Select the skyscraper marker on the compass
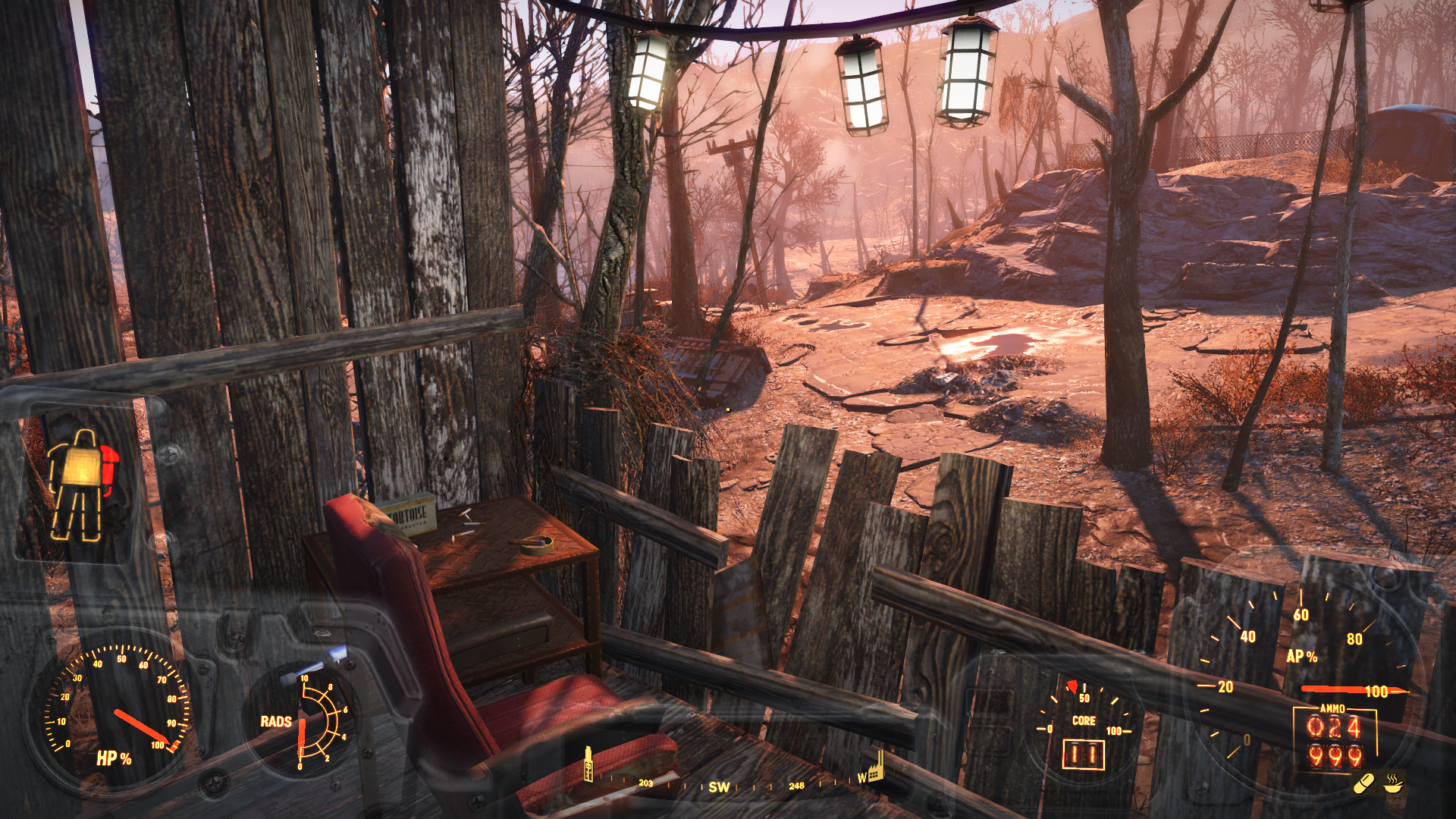Screen dimensions: 1456x819 point(588,764)
